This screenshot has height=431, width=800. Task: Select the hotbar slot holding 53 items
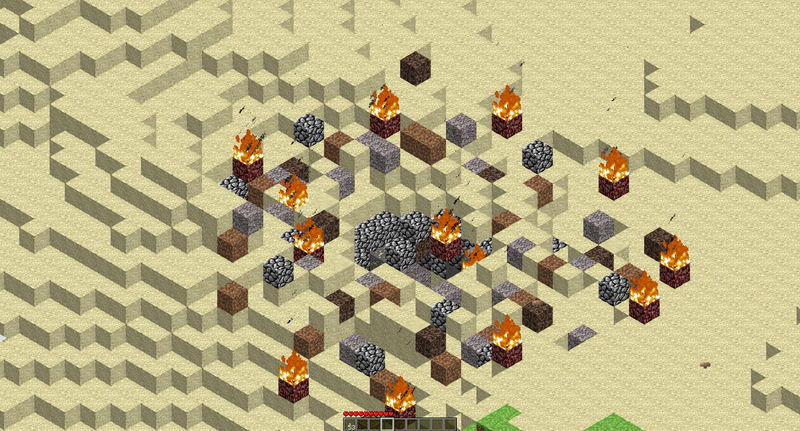[x=351, y=424]
